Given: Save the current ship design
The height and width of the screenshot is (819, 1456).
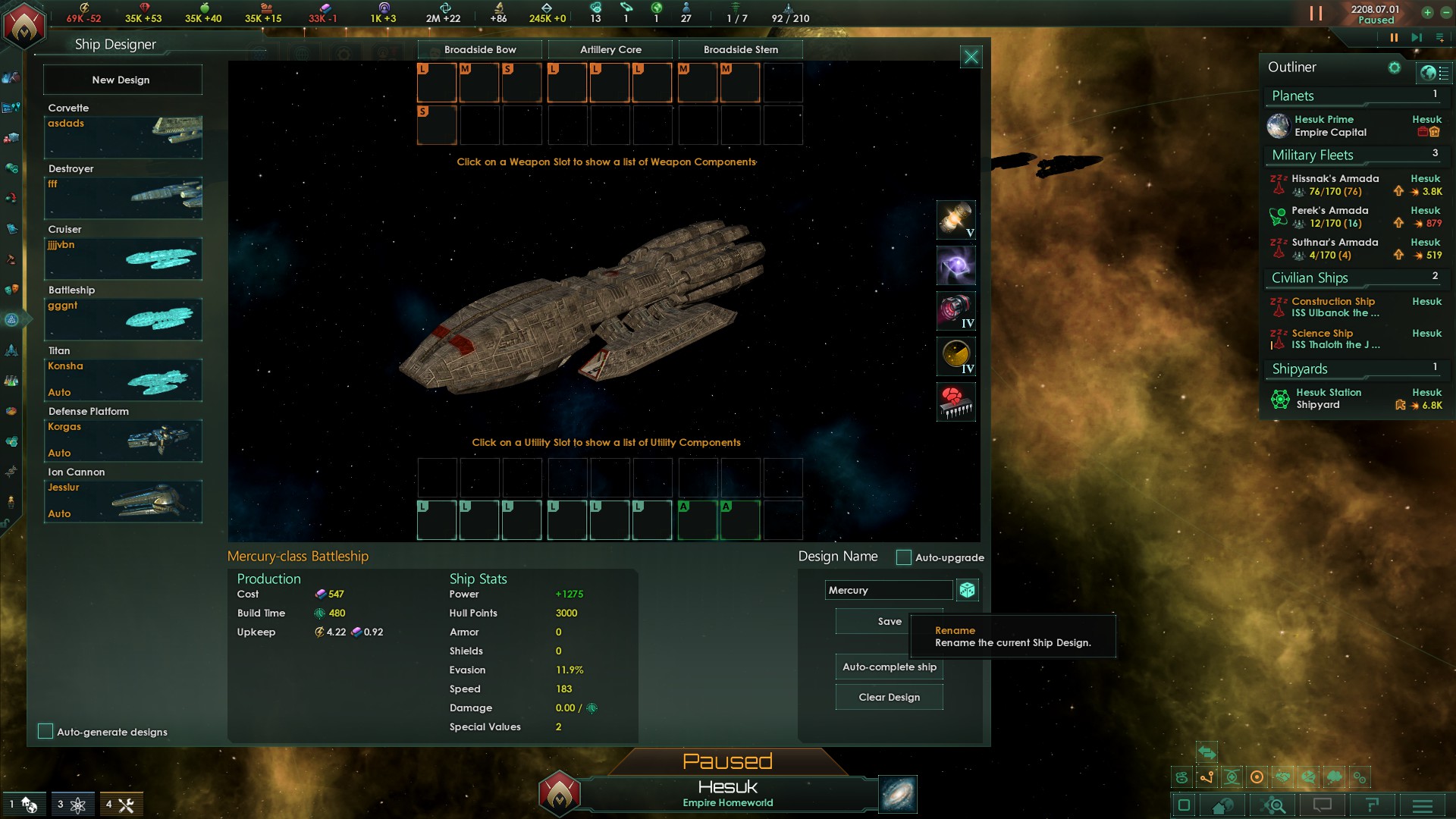Looking at the screenshot, I should point(889,621).
